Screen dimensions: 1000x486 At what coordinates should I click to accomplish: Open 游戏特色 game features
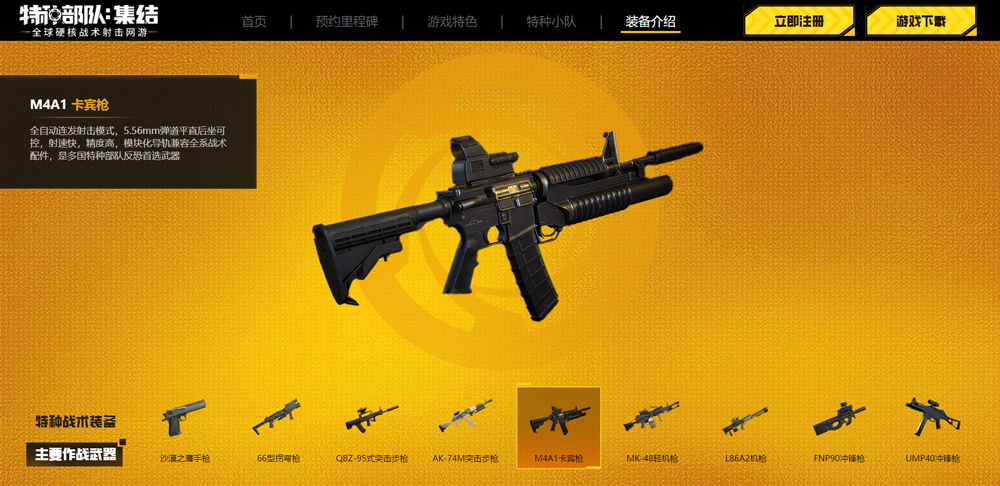[452, 22]
